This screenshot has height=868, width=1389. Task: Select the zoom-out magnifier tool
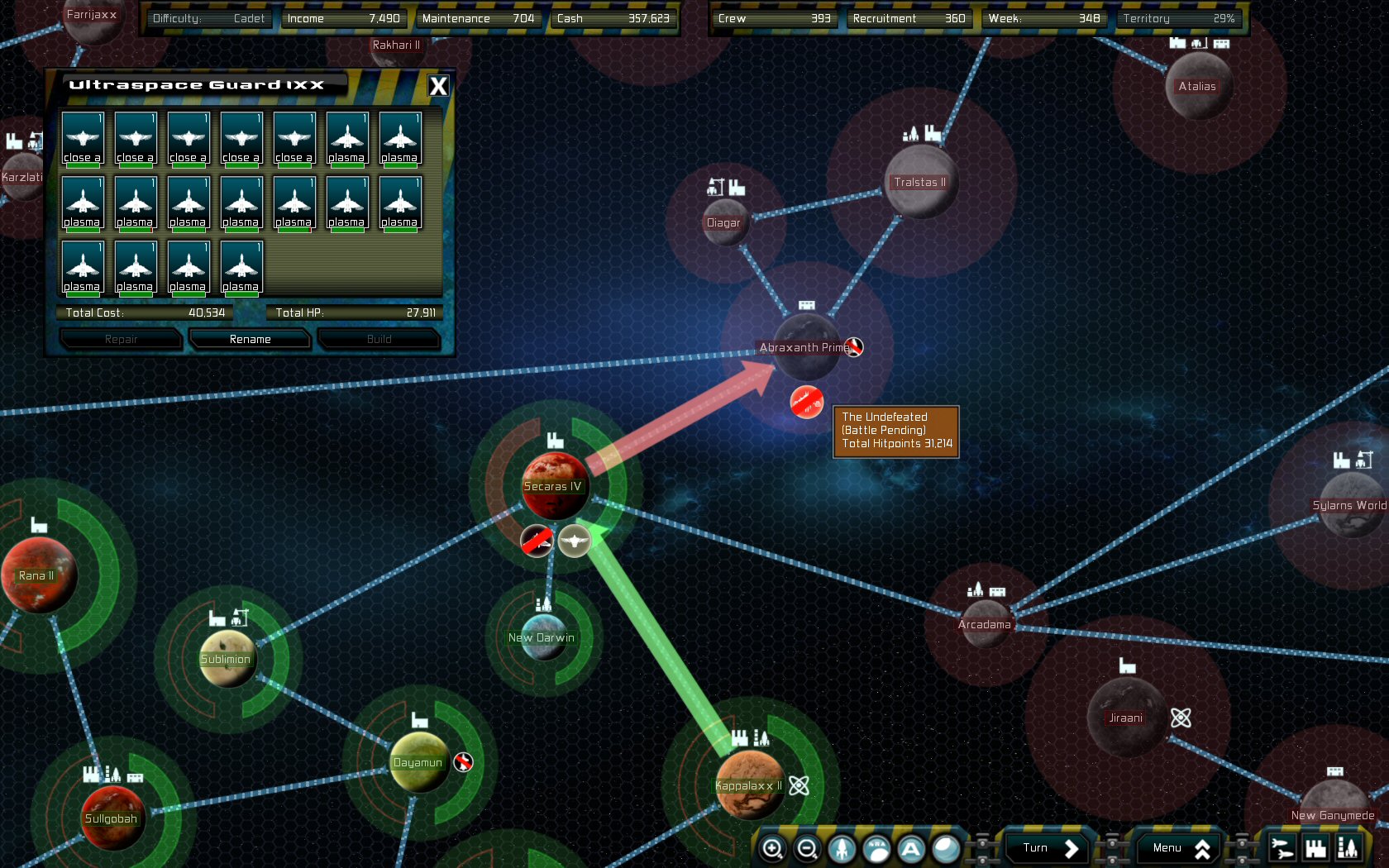coord(807,847)
